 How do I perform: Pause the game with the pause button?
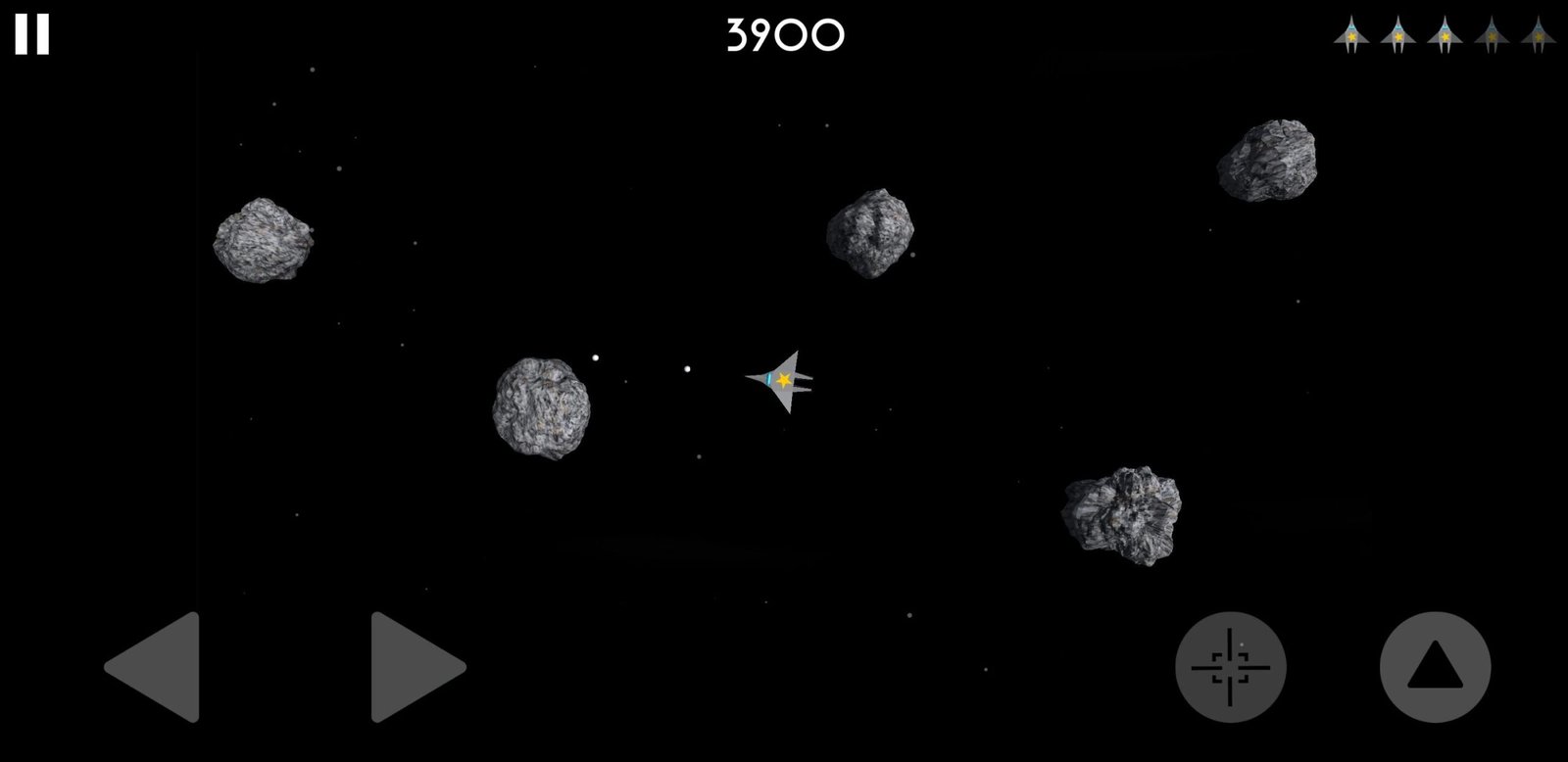[31, 35]
